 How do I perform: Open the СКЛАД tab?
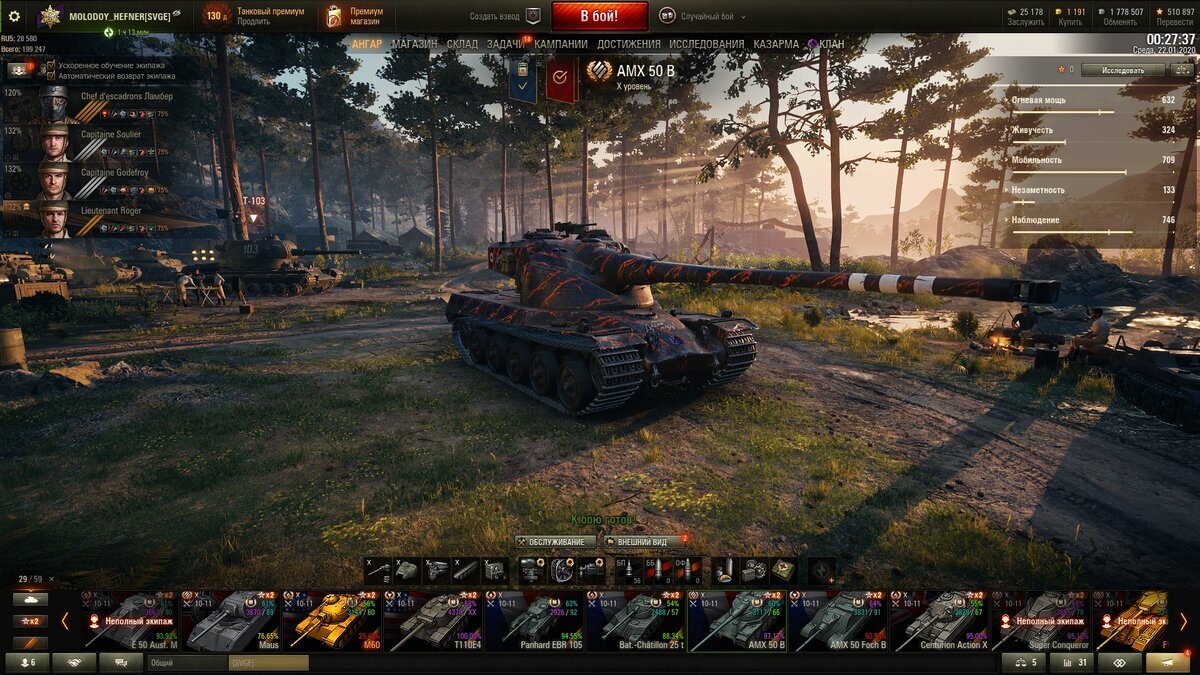462,44
